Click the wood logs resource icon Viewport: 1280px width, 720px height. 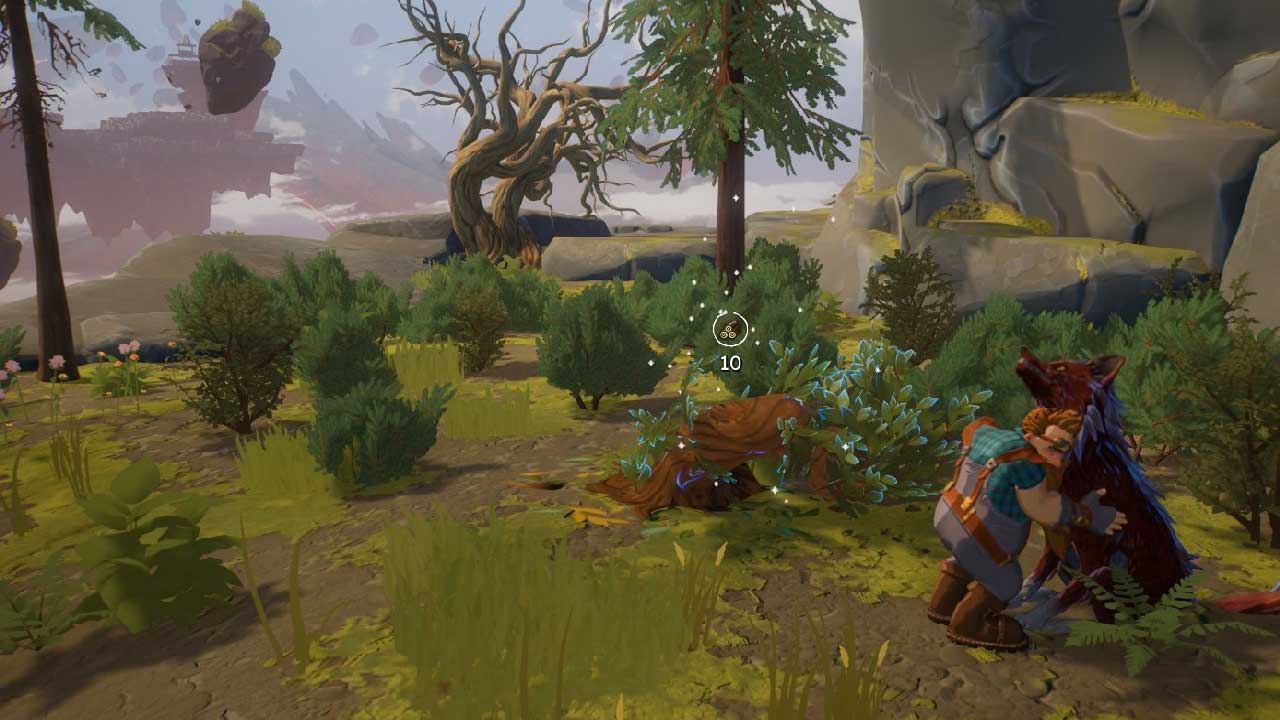(730, 328)
